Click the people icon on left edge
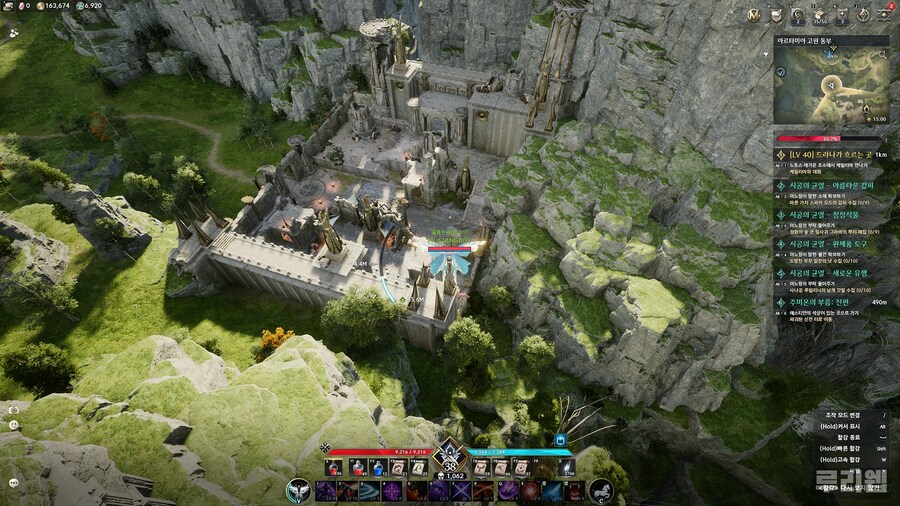Screen dimensions: 900x506 (13, 32)
